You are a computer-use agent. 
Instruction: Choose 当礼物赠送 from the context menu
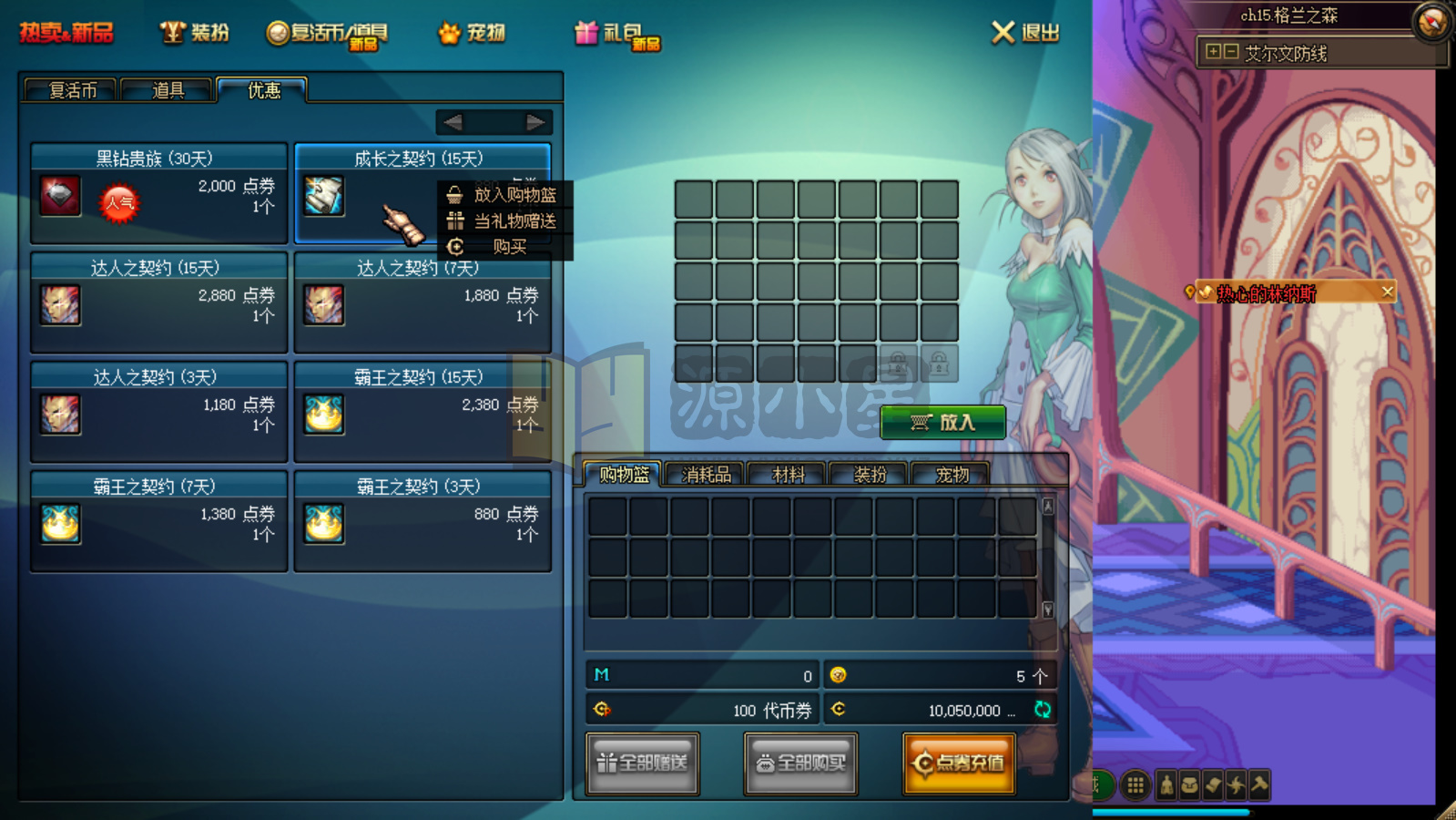coord(514,221)
